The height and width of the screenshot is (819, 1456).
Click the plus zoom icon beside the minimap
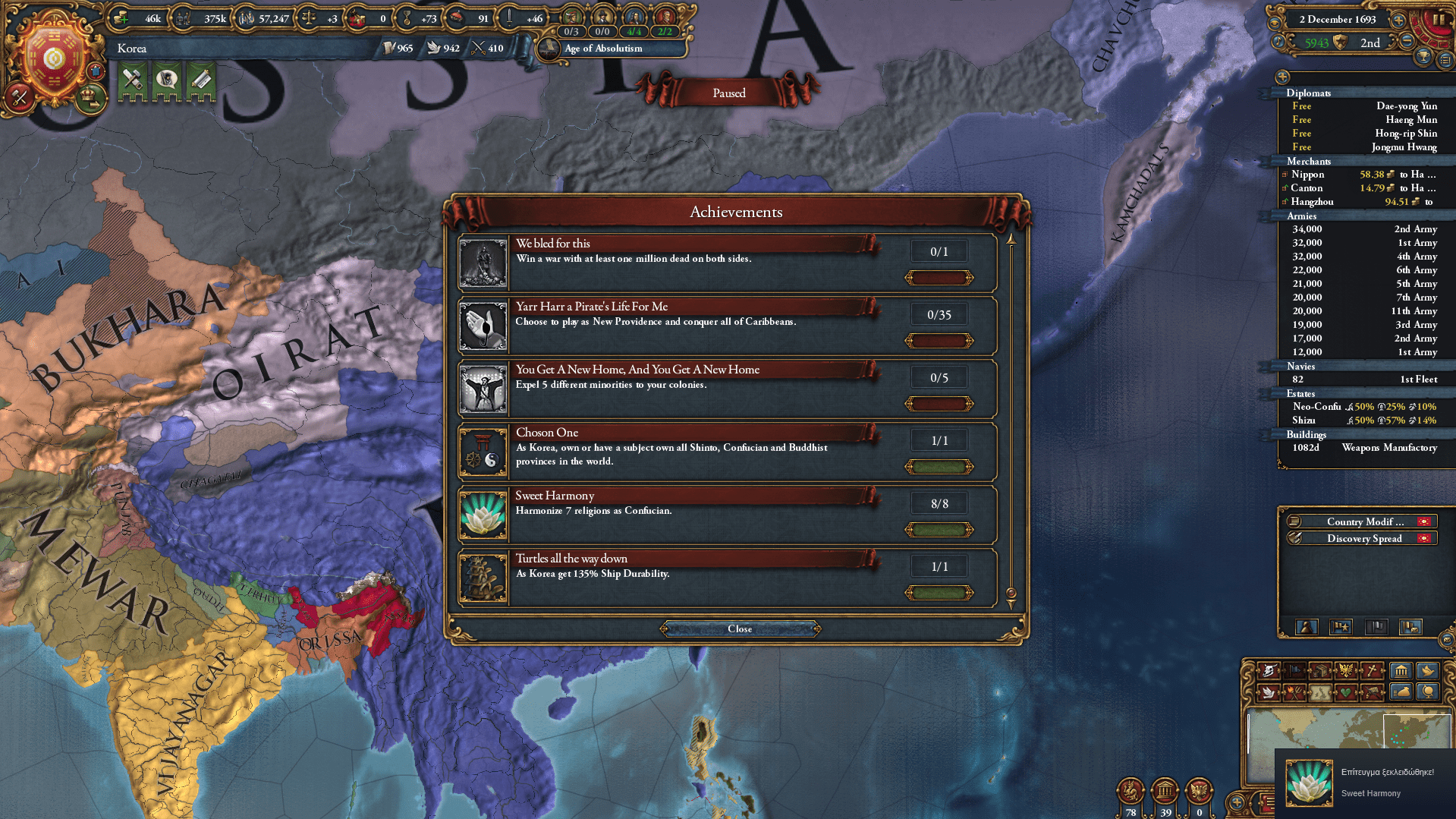(x=1237, y=802)
